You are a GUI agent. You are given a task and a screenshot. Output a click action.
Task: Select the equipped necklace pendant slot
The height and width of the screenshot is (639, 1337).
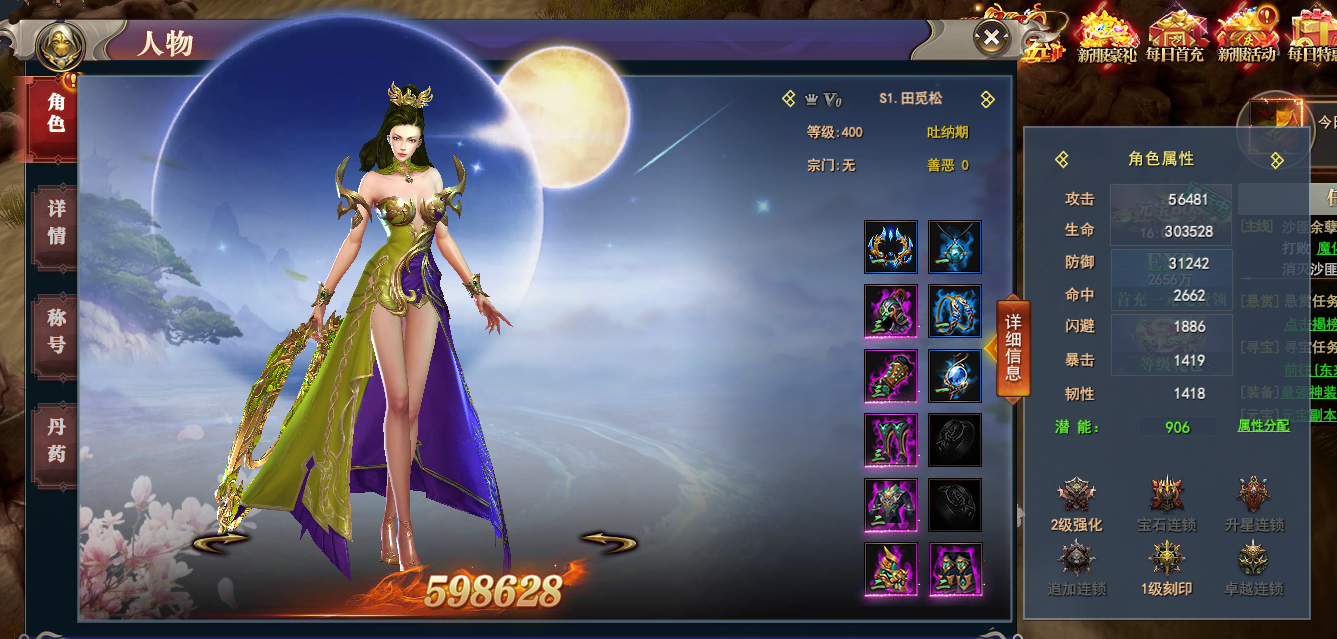(955, 247)
